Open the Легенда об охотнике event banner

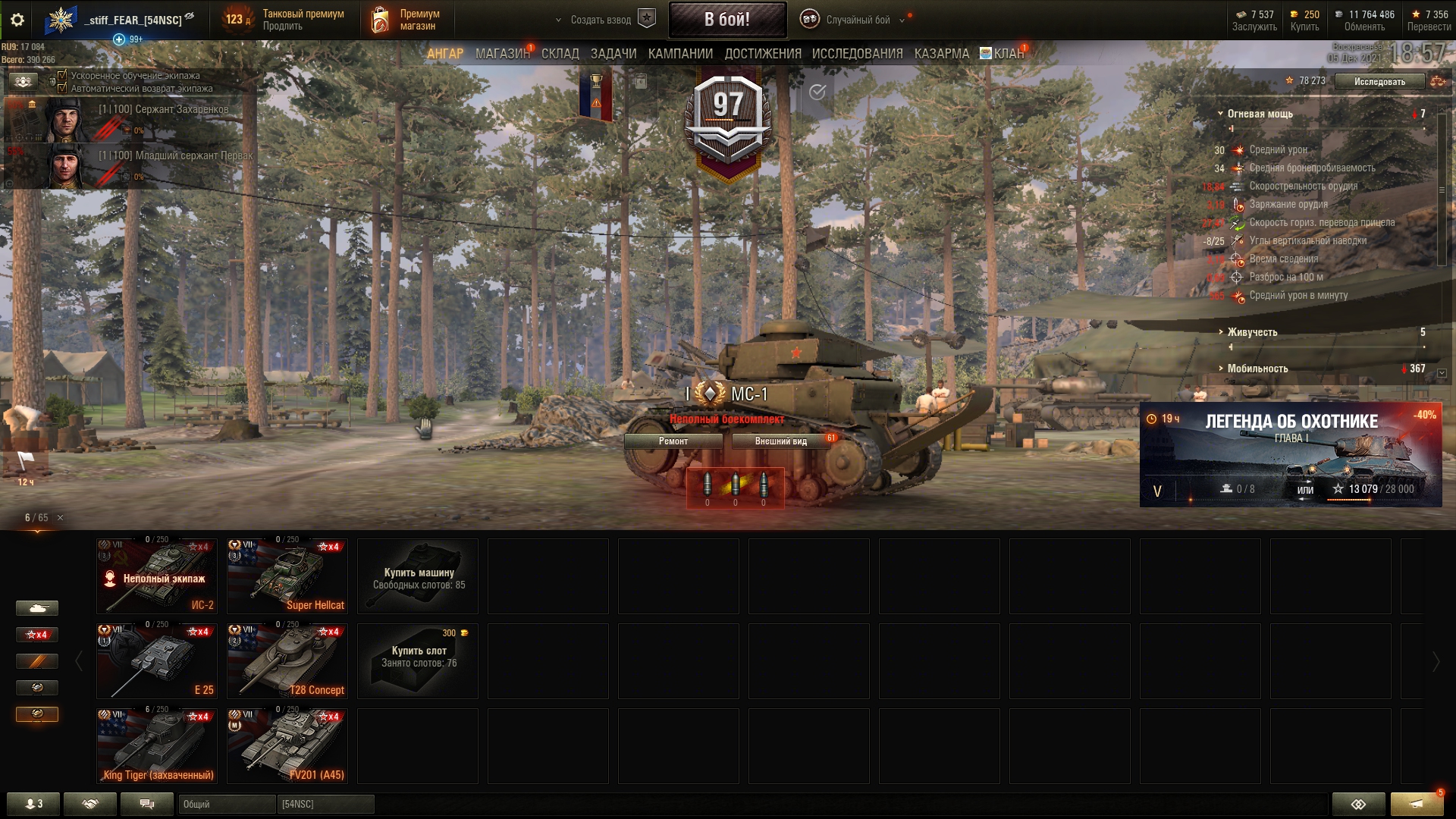[x=1291, y=453]
